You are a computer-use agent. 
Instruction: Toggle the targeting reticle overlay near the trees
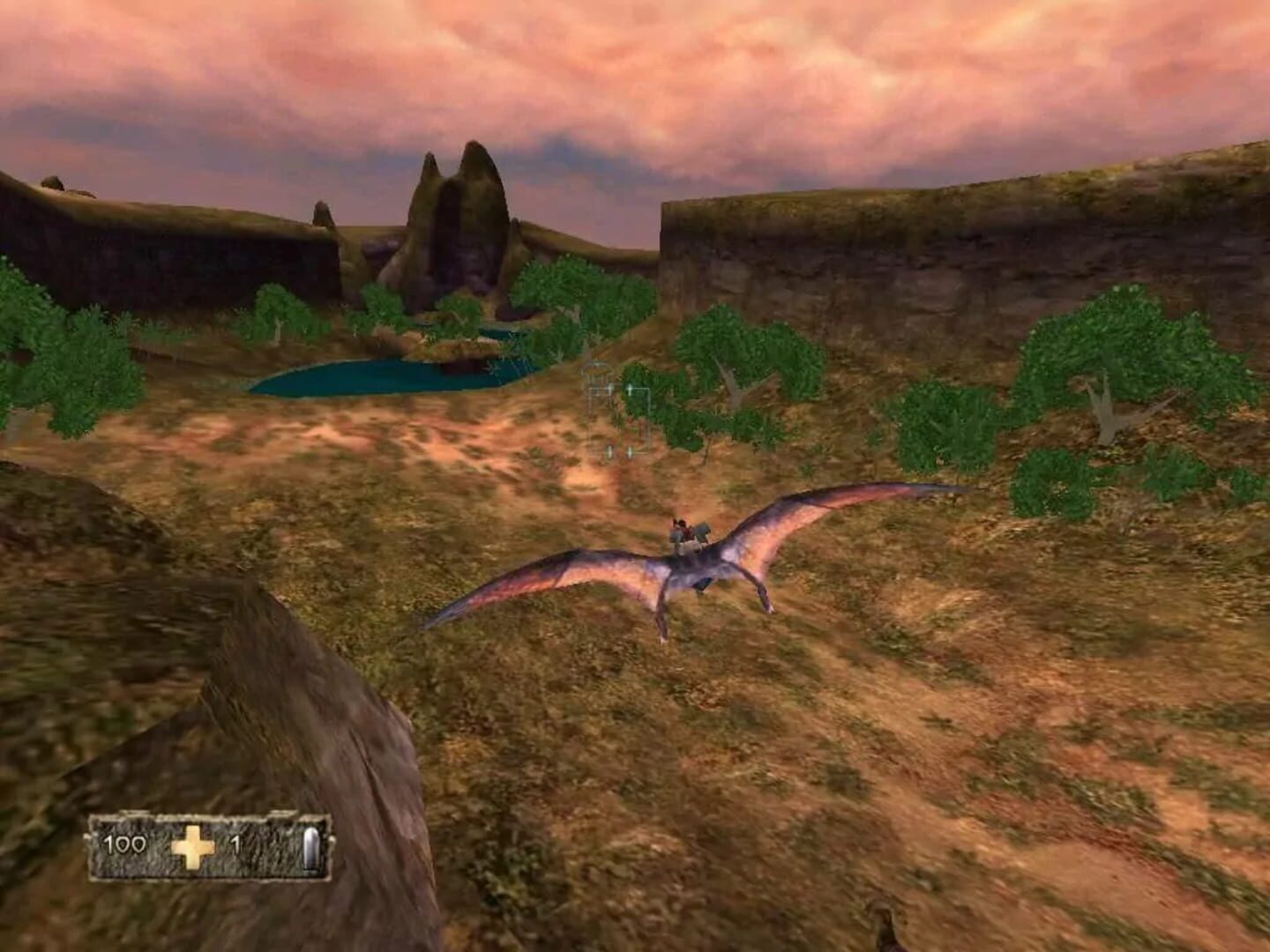click(617, 414)
